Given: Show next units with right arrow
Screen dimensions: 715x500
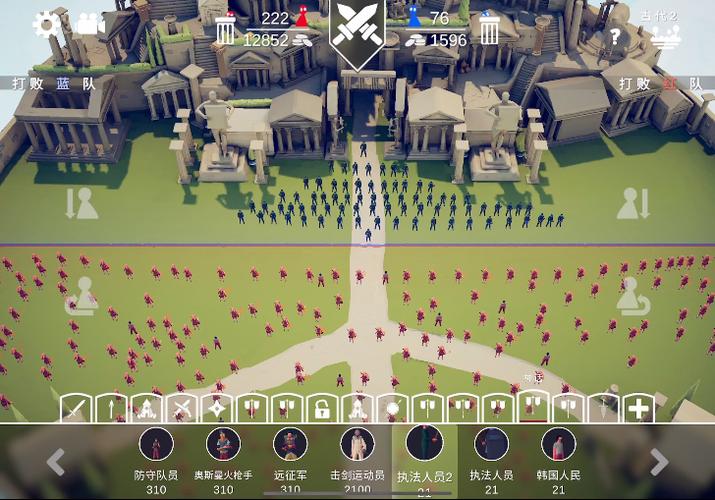Looking at the screenshot, I should point(659,461).
